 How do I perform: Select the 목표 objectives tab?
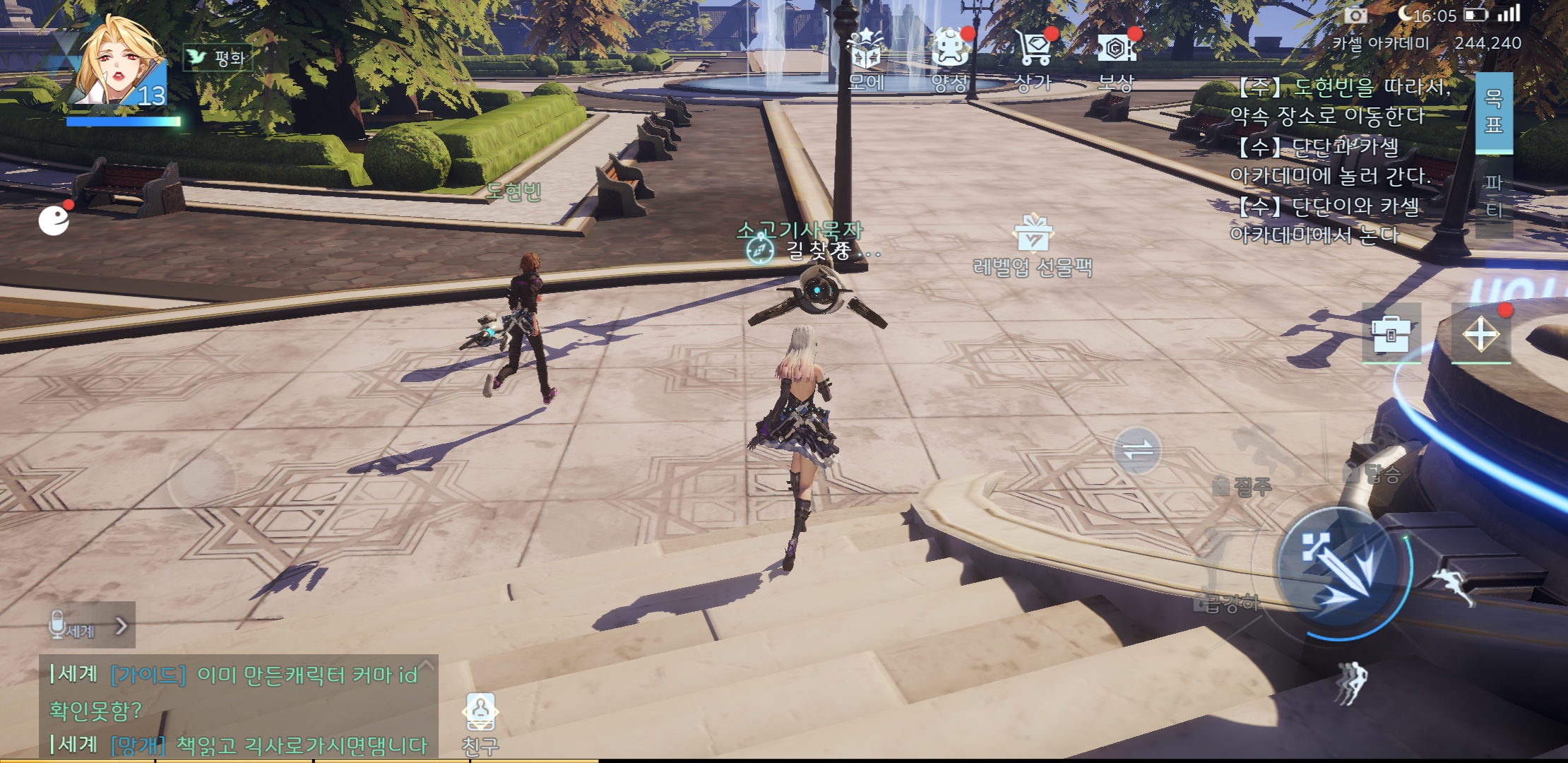point(1493,112)
